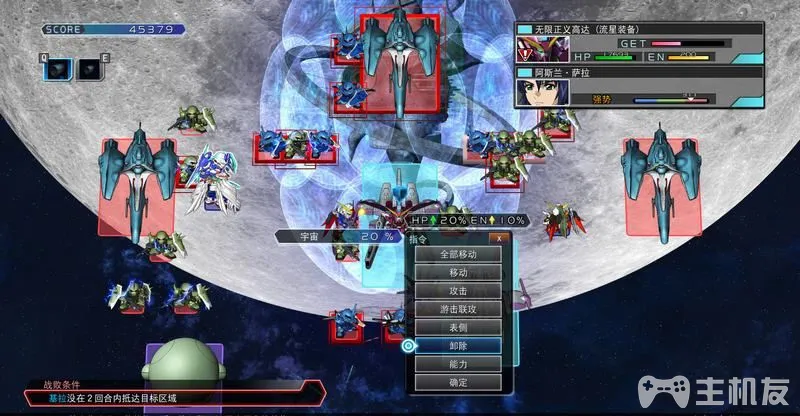Screen dimensions: 800x416
Task: Close the 指令 command window
Action: pyautogui.click(x=497, y=238)
